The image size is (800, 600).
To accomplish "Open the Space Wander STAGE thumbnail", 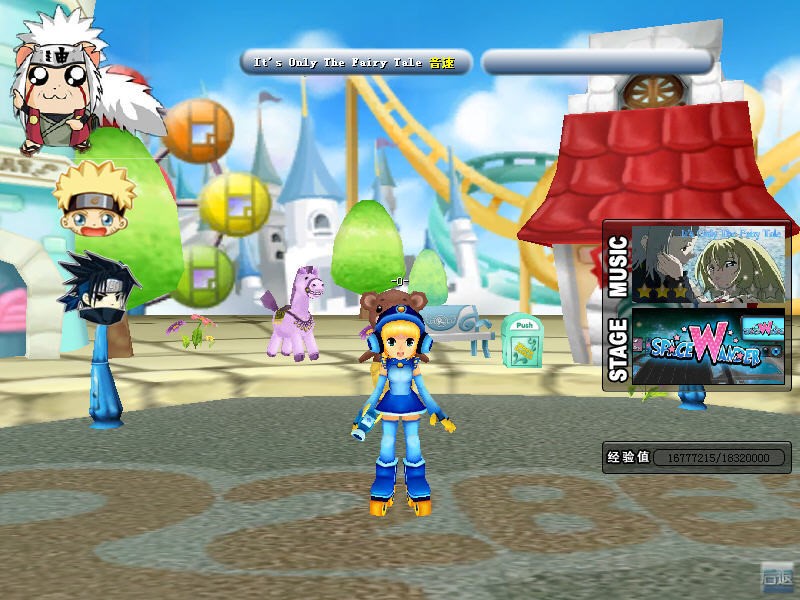I will point(709,345).
